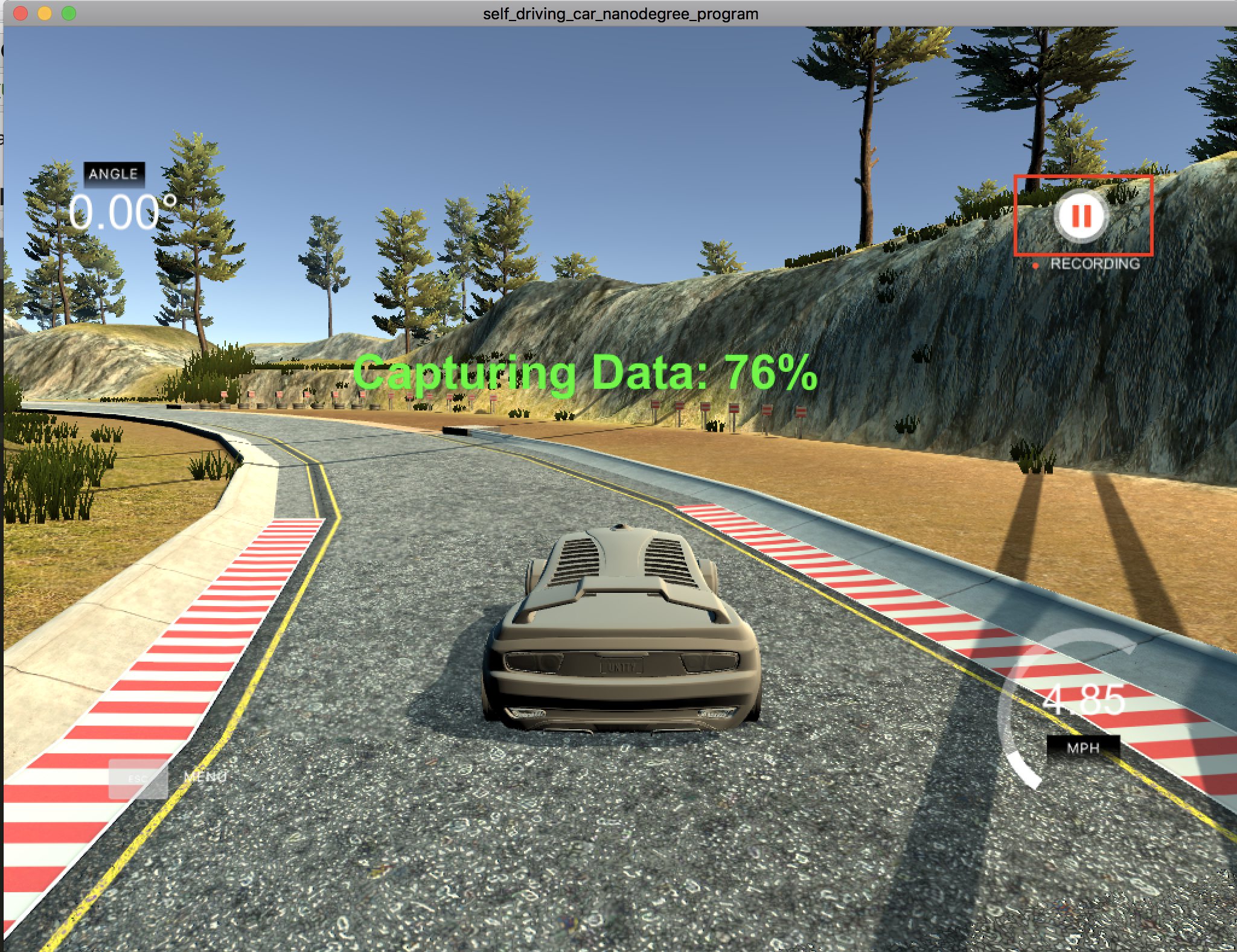Screen dimensions: 1237x952
Task: Minimize the simulator window
Action: click(45, 13)
